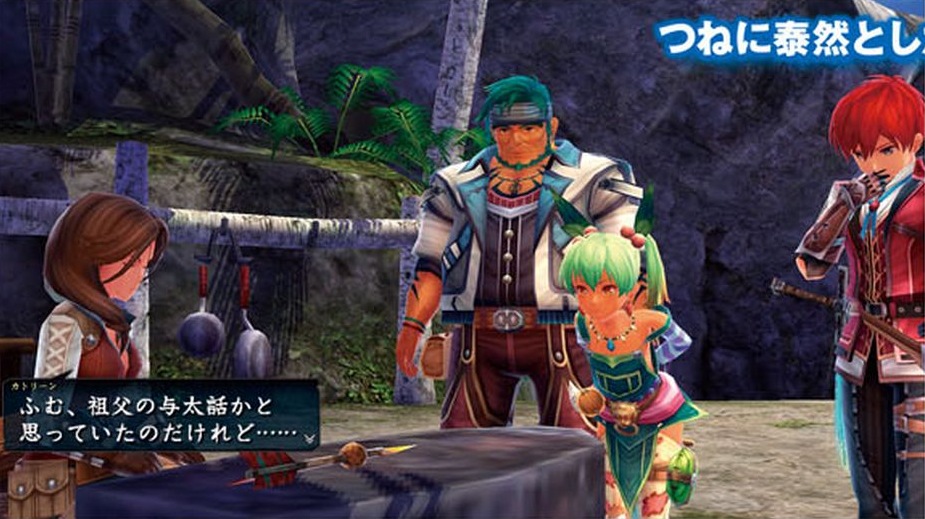This screenshot has width=925, height=519.
Task: Click the dialogue advance arrow indicator
Action: [x=311, y=437]
